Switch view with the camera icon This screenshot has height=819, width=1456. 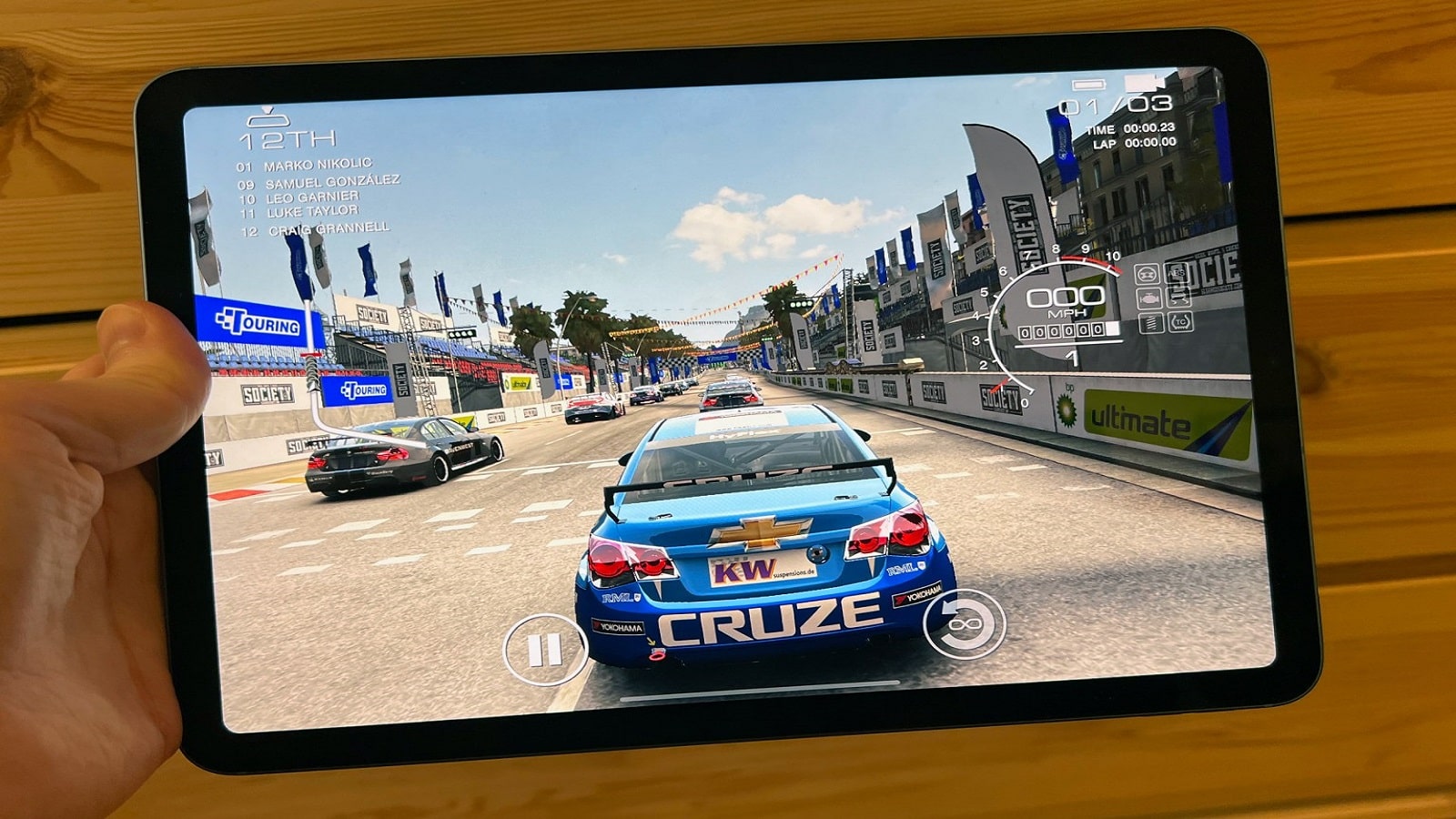tap(1145, 83)
